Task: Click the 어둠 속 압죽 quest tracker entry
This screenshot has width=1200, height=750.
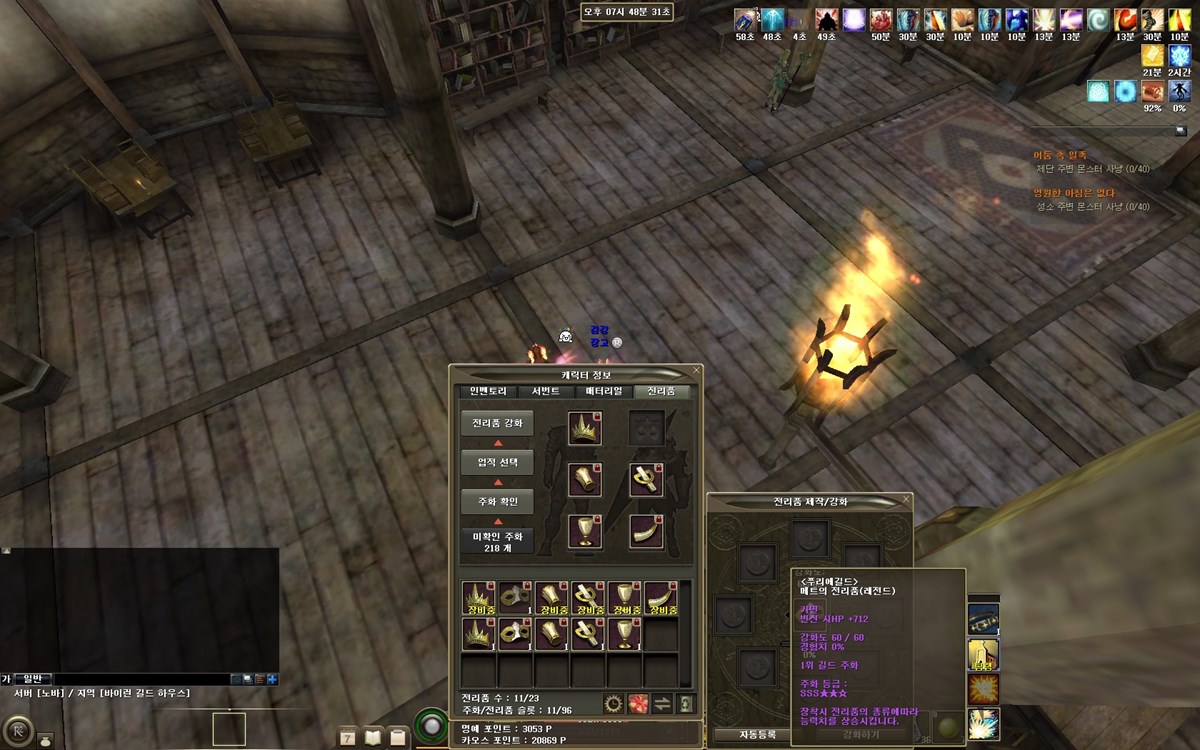Action: 1060,155
